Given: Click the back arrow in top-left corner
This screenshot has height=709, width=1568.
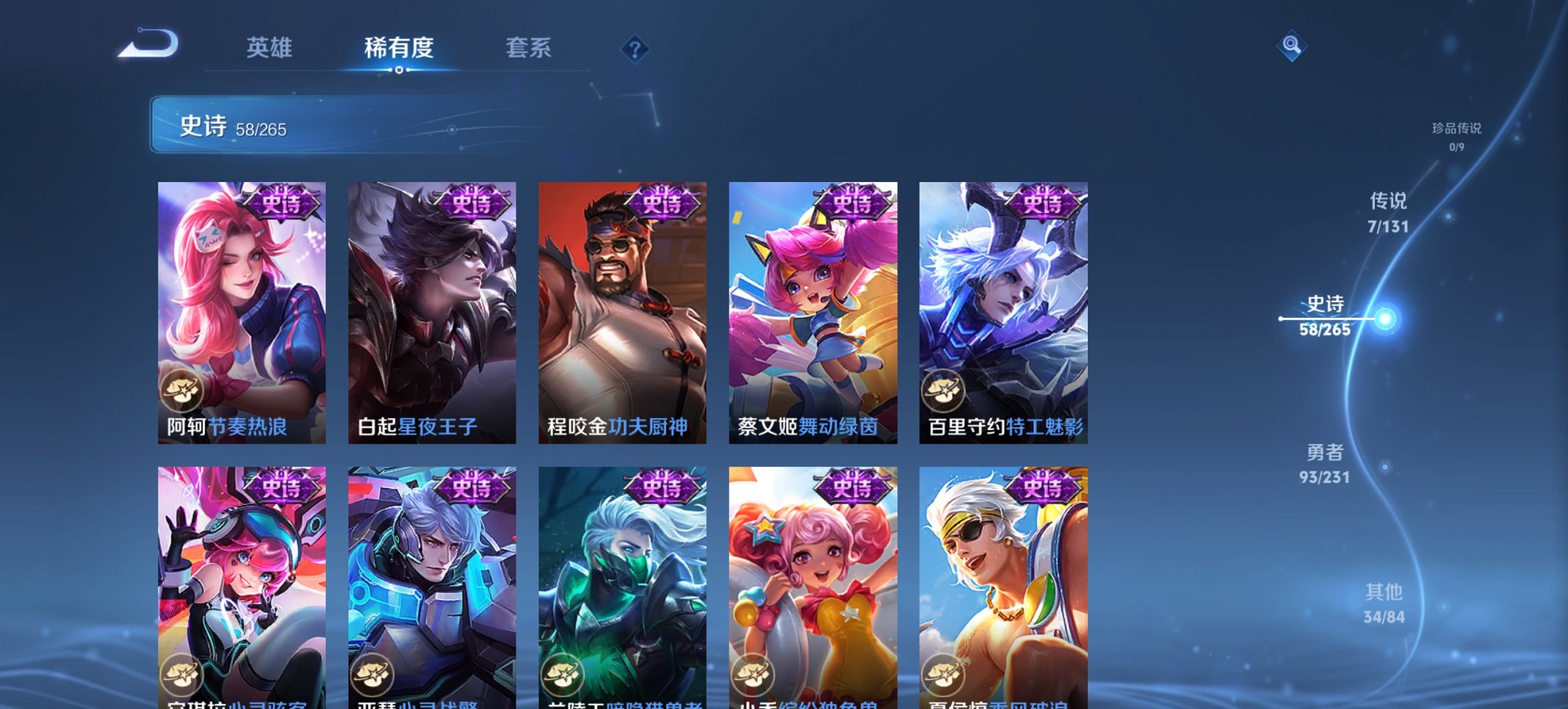Looking at the screenshot, I should click(147, 44).
